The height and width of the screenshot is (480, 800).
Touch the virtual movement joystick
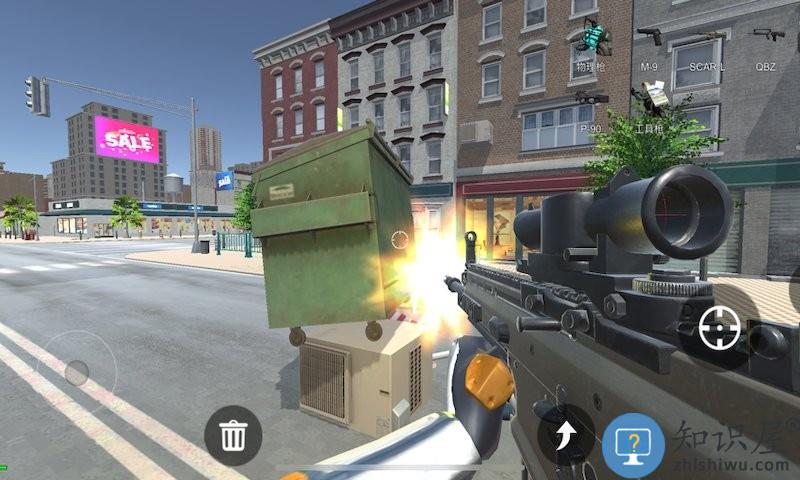coord(76,370)
